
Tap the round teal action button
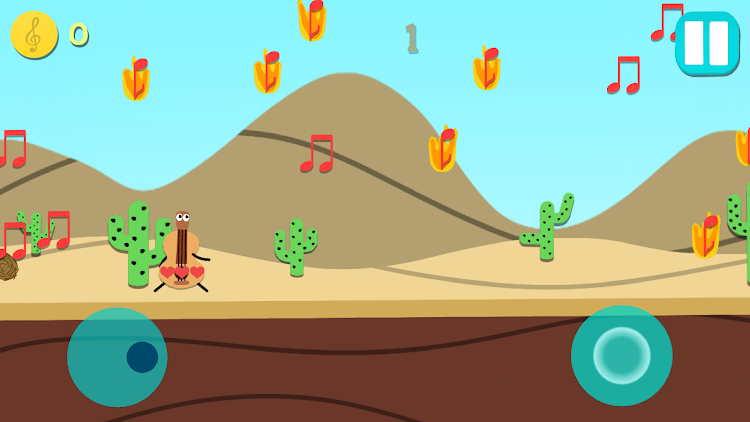click(x=621, y=355)
